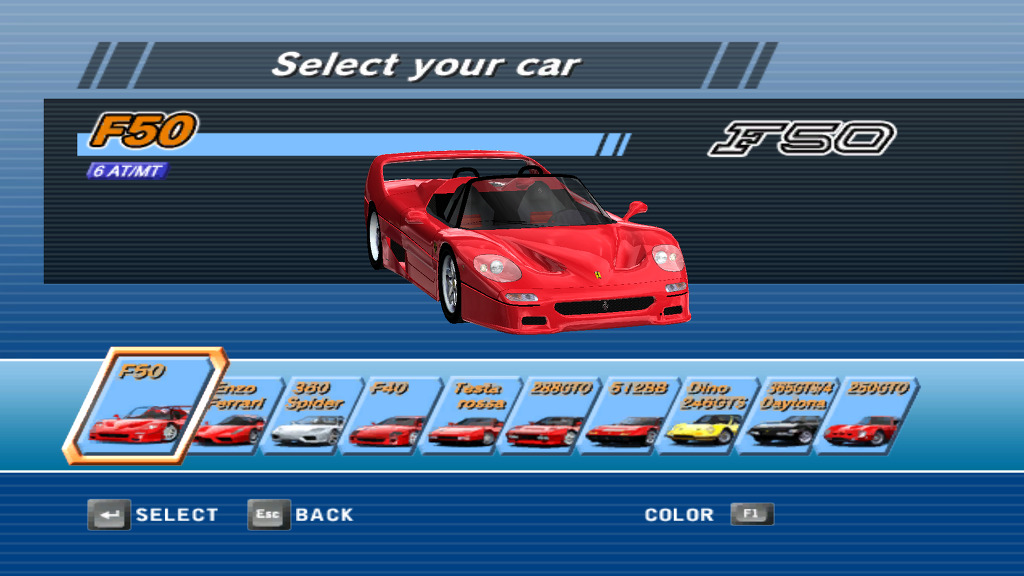Select the F50 car tile

[x=144, y=405]
